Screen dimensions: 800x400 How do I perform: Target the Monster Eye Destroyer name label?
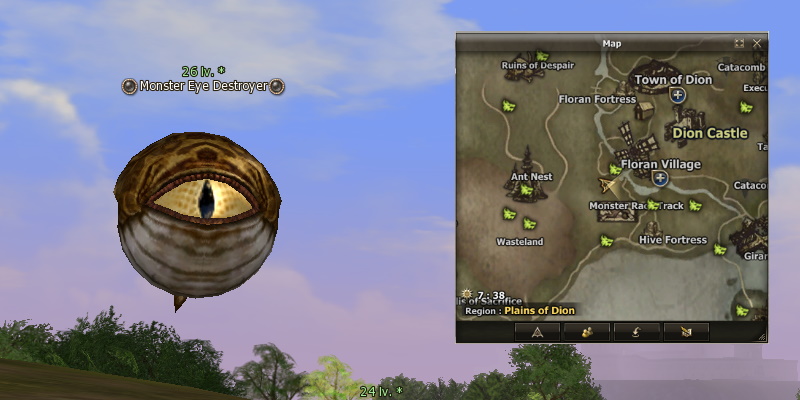coord(203,87)
